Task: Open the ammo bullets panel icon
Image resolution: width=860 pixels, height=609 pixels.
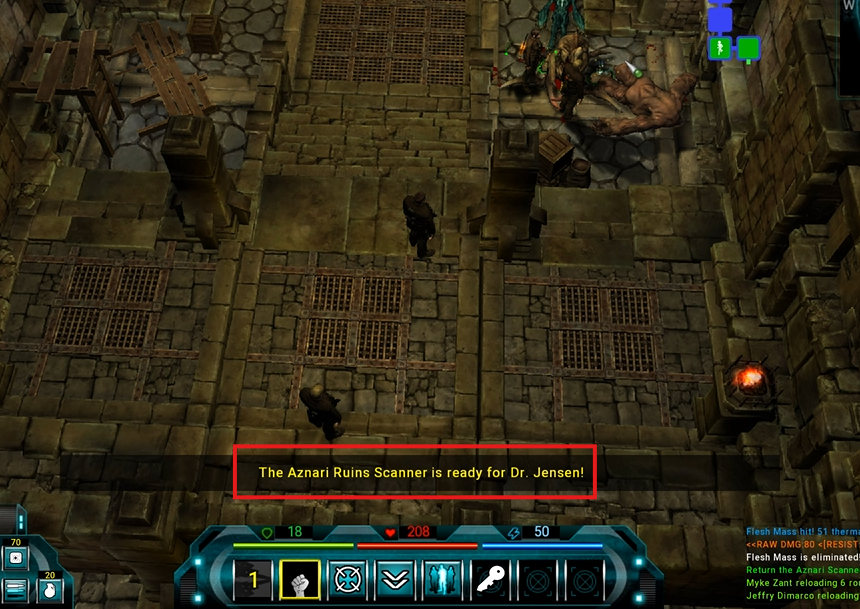Action: [x=15, y=590]
